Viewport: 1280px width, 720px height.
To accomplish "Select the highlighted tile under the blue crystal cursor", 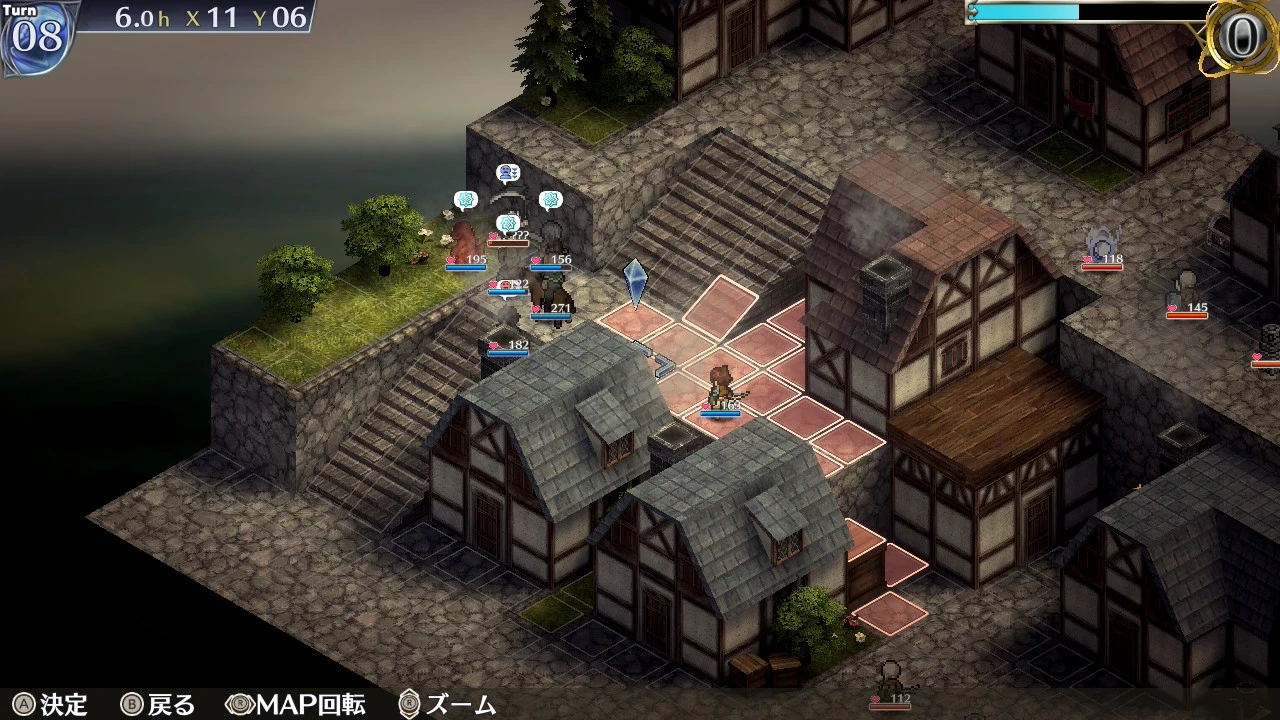I will (x=636, y=321).
